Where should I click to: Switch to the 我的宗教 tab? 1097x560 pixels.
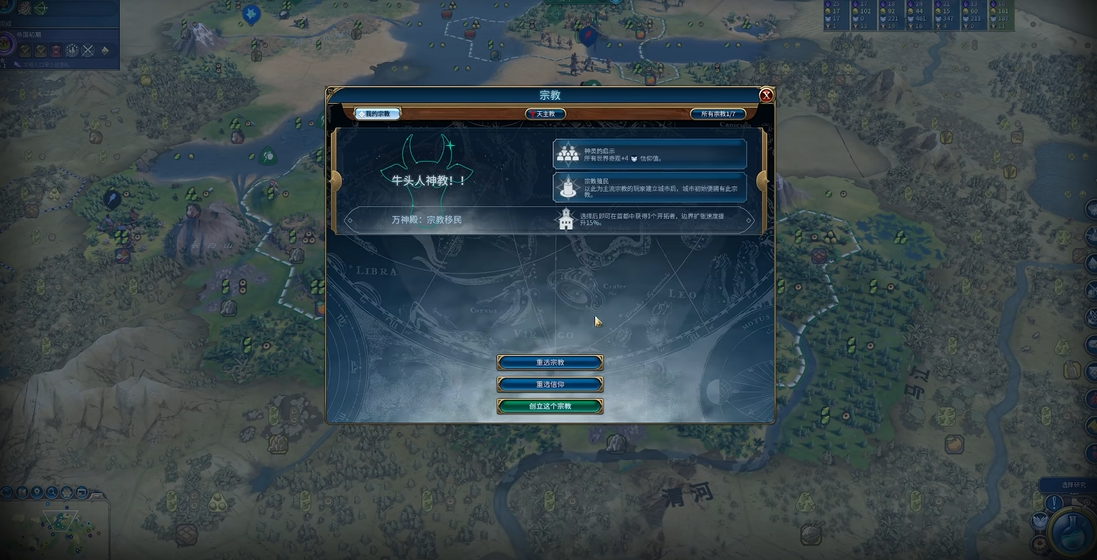tap(378, 114)
